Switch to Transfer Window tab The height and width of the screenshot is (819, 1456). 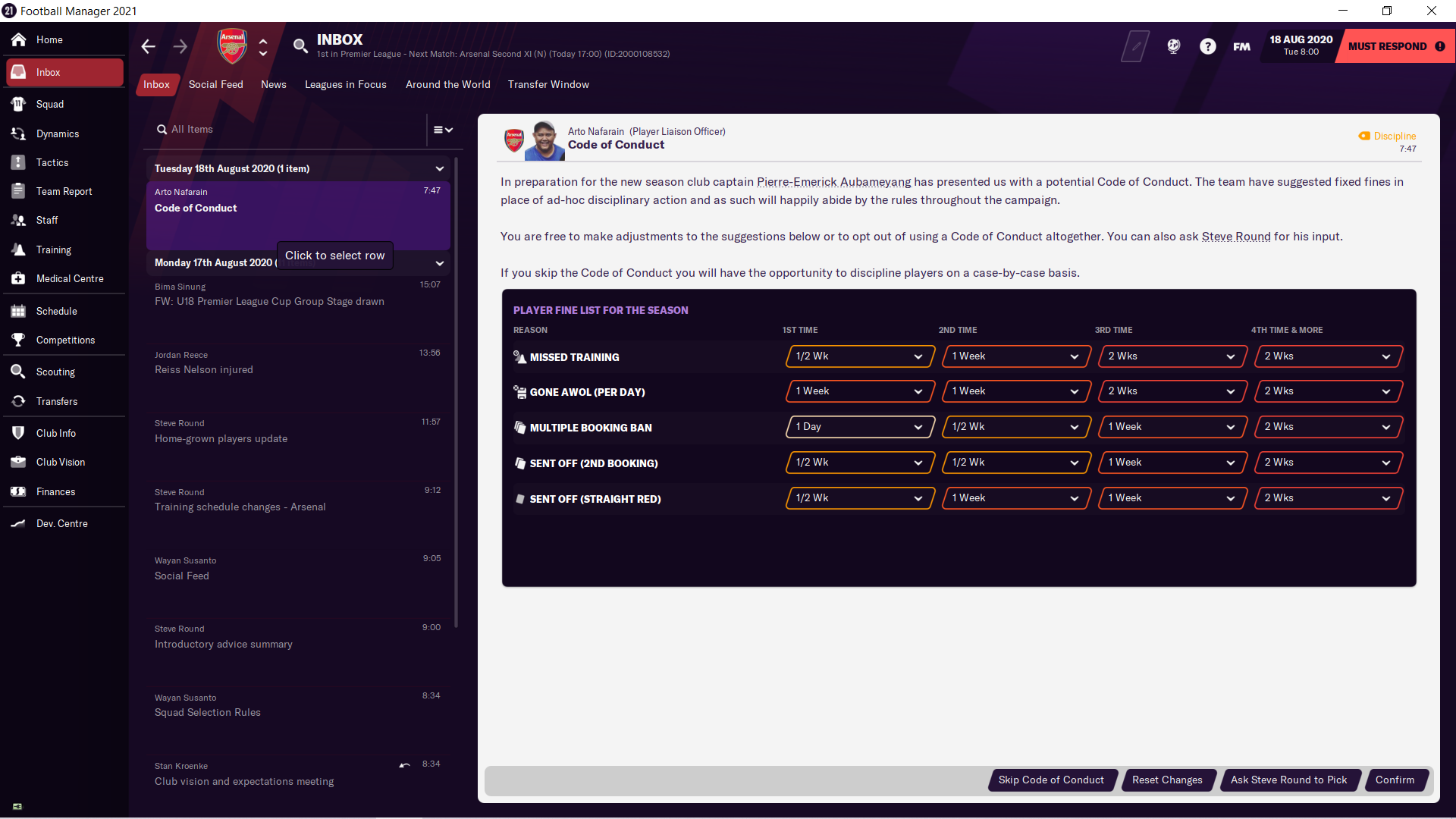click(x=548, y=84)
